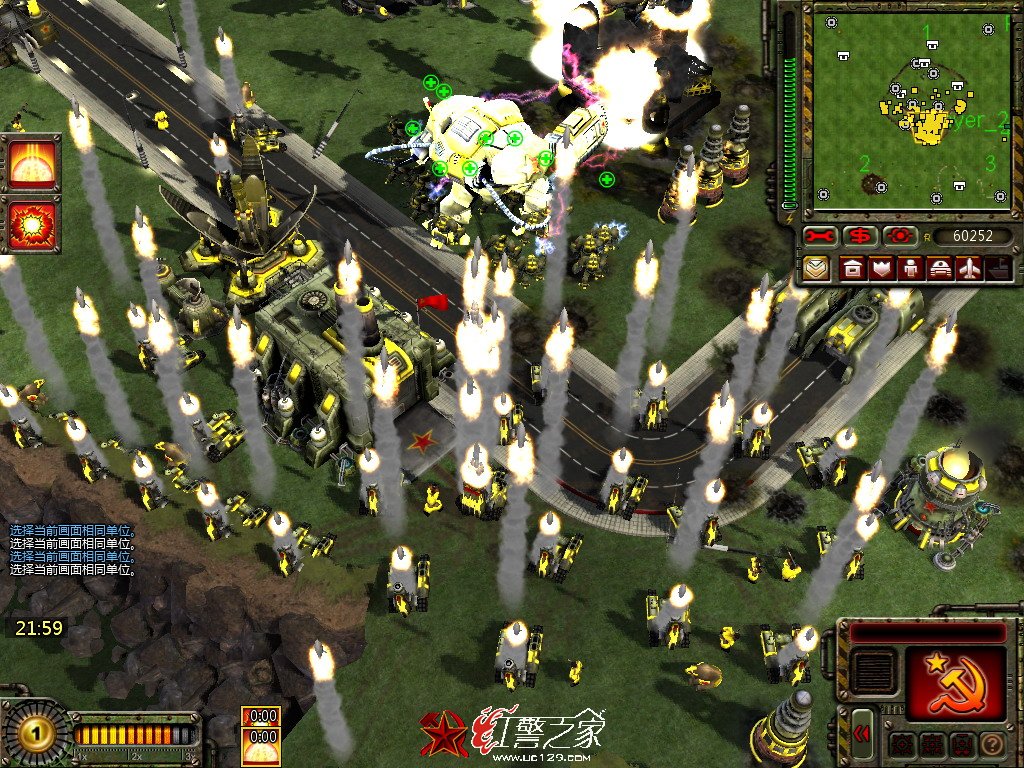The height and width of the screenshot is (768, 1024).
Task: Click the red crosshair target button
Action: click(x=899, y=236)
